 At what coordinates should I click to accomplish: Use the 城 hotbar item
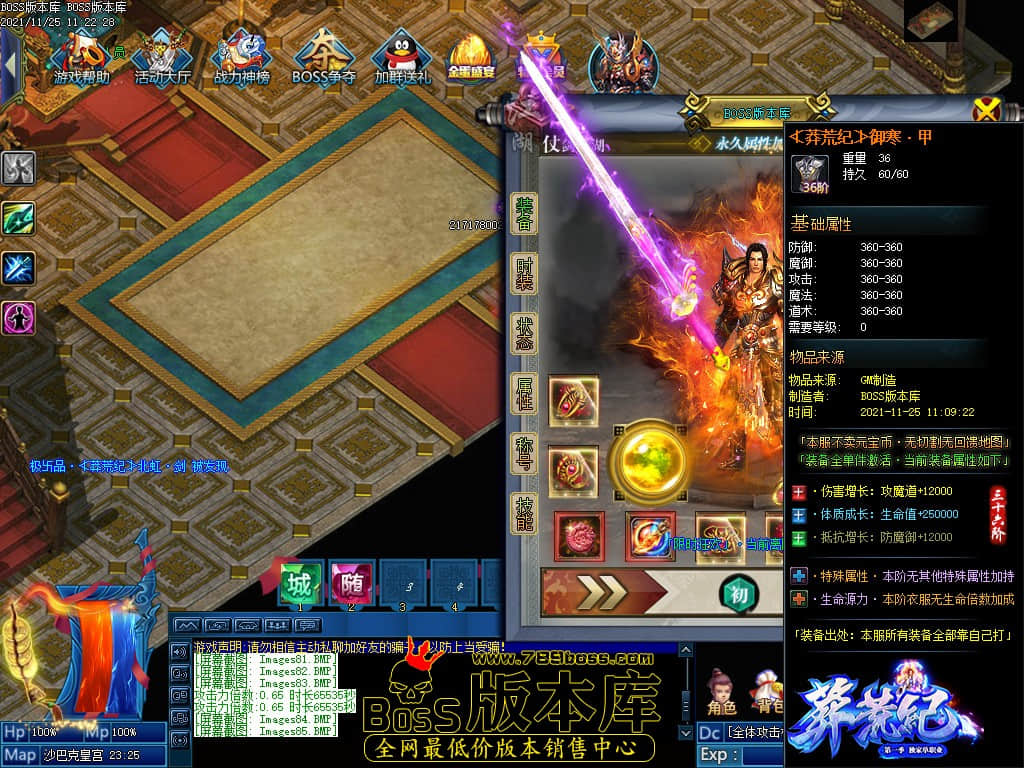[x=299, y=583]
